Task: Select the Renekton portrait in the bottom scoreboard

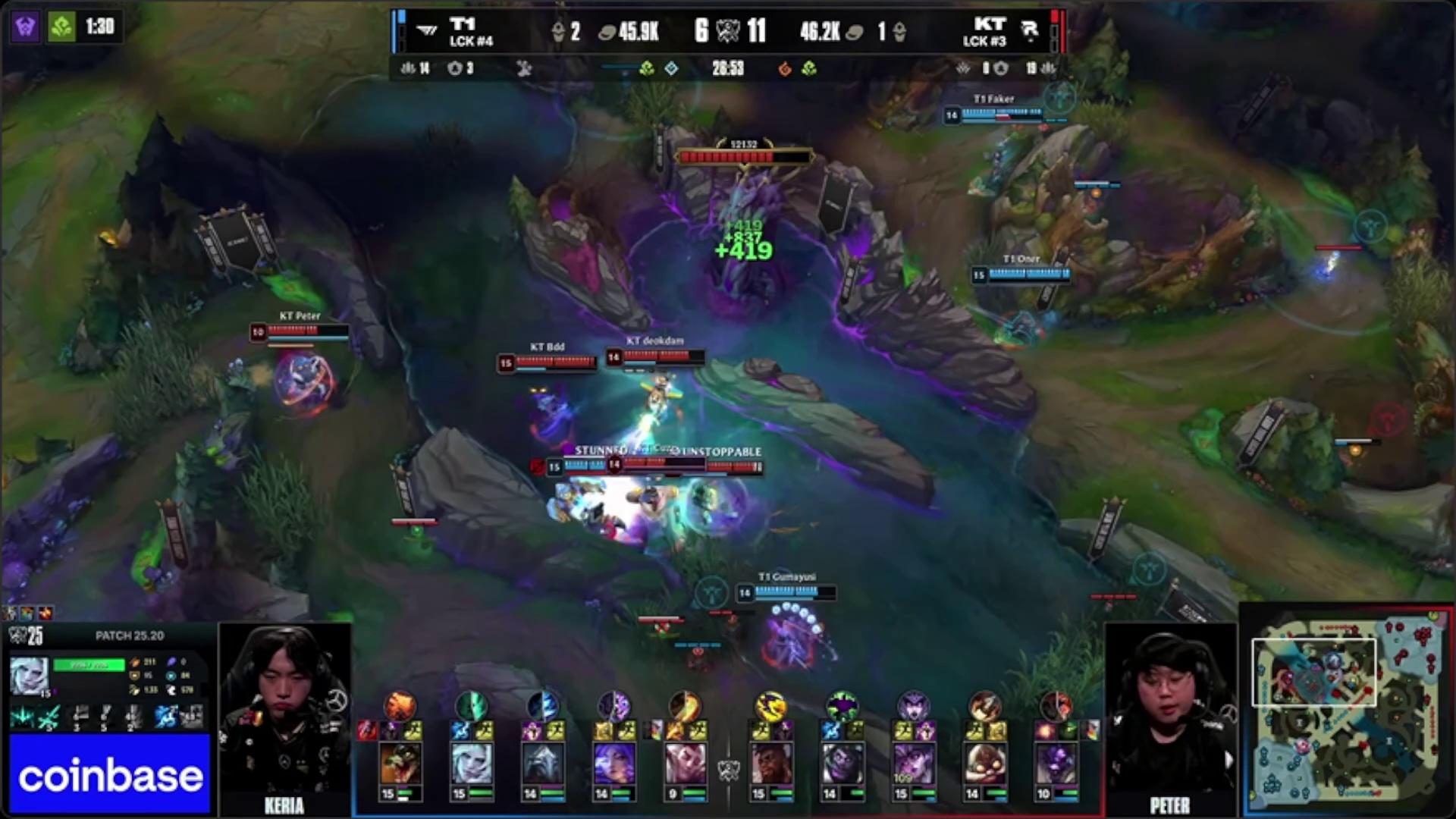Action: (400, 764)
